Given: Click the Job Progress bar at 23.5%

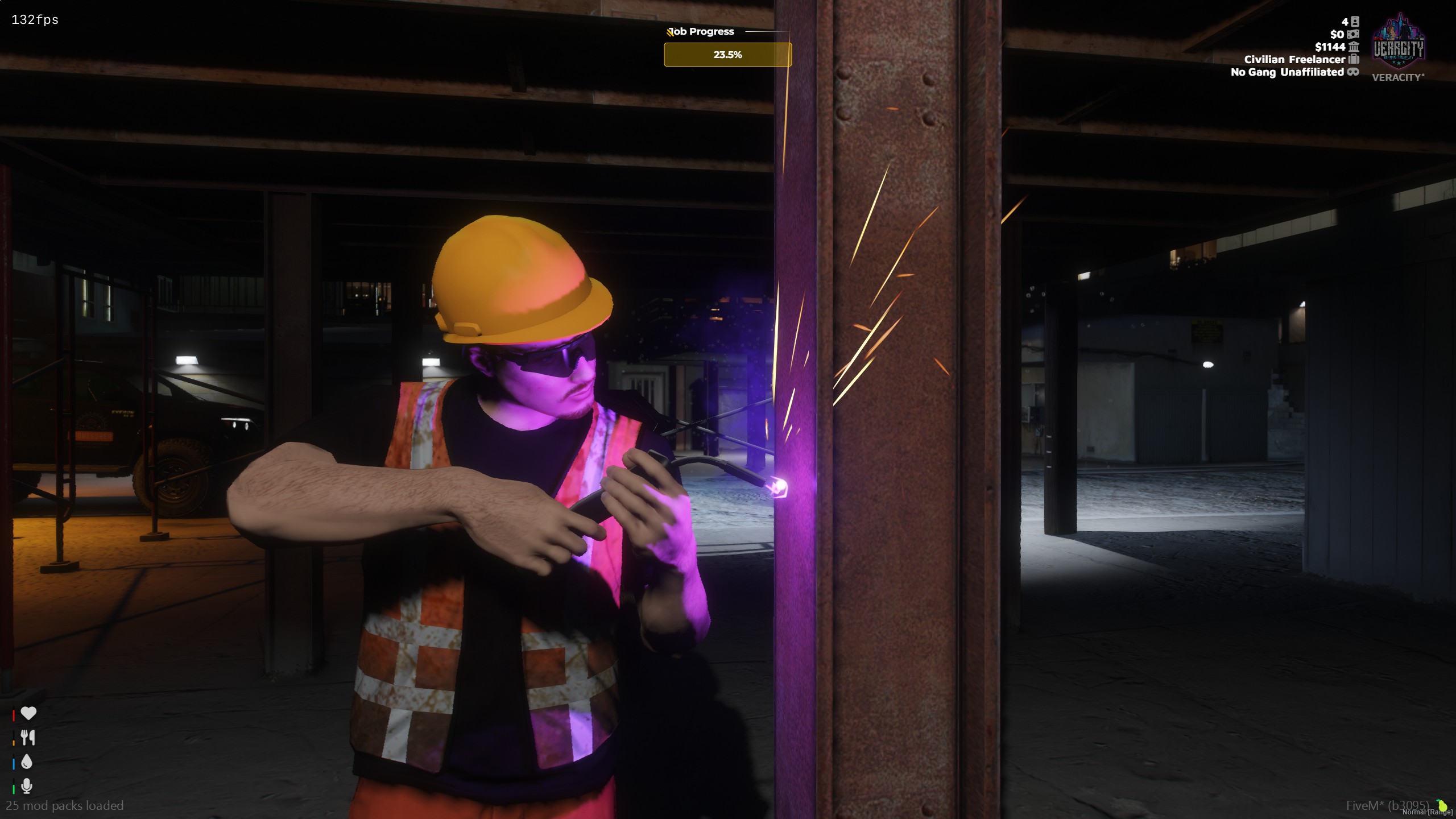Looking at the screenshot, I should click(x=728, y=55).
